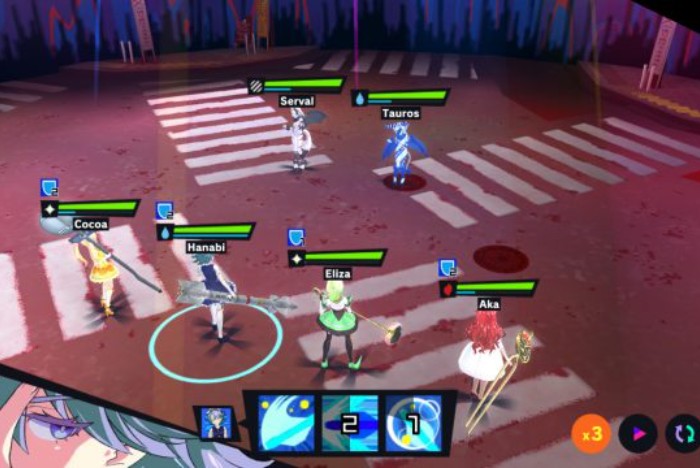Click the pink play arrow button
Image resolution: width=700 pixels, height=468 pixels.
tap(637, 434)
